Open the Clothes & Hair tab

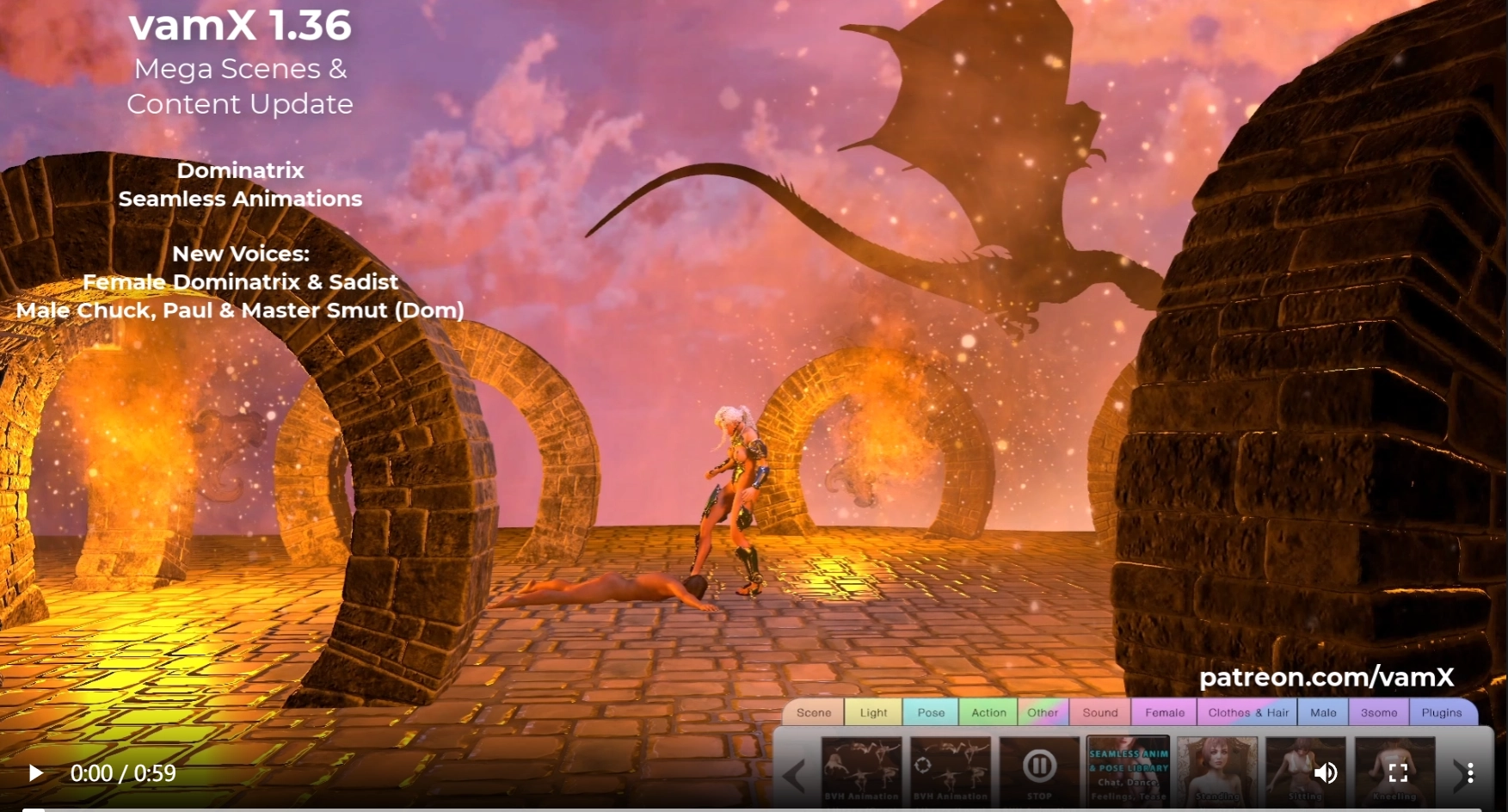point(1248,712)
